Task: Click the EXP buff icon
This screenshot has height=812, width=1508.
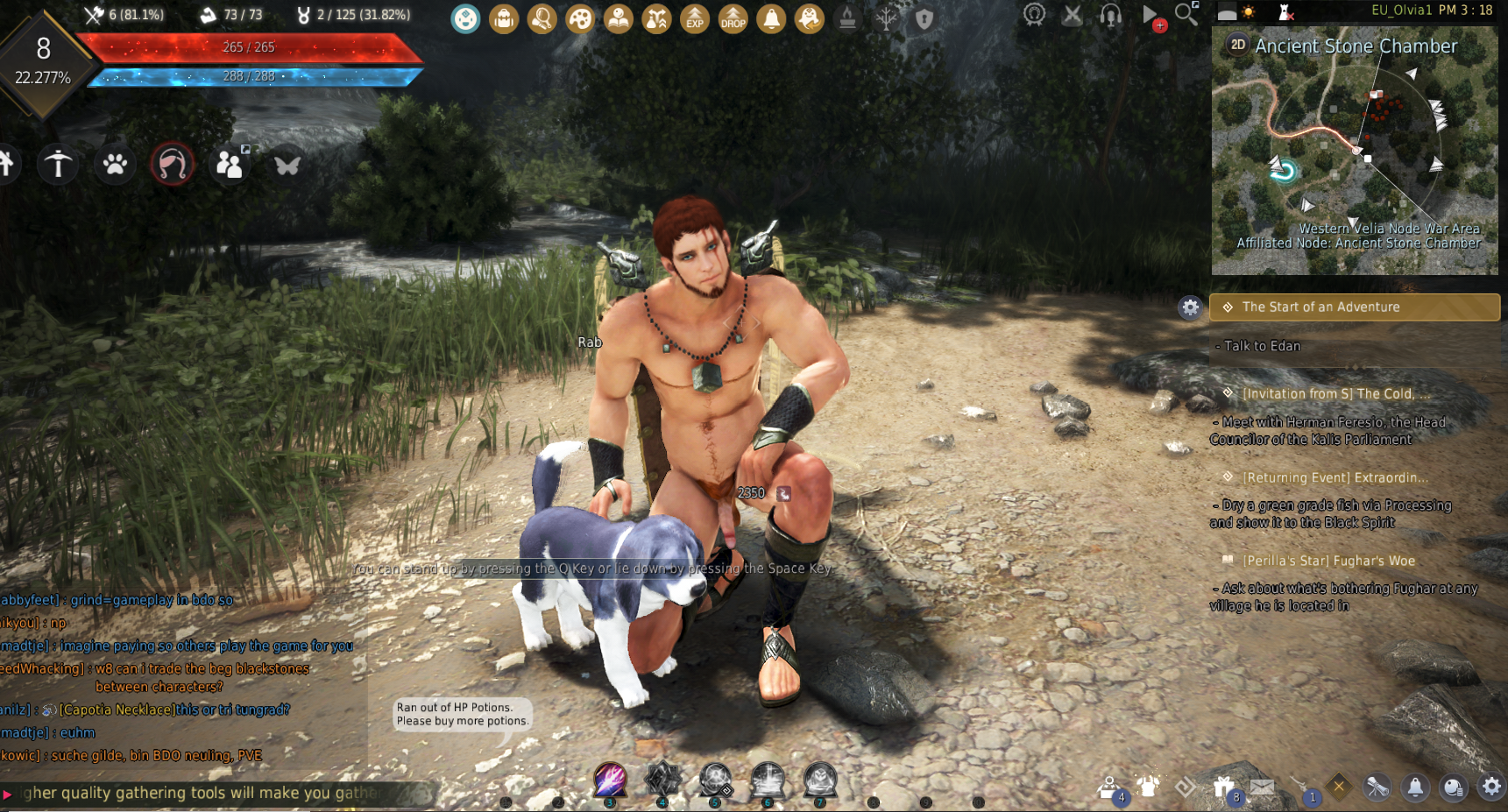Action: coord(695,18)
